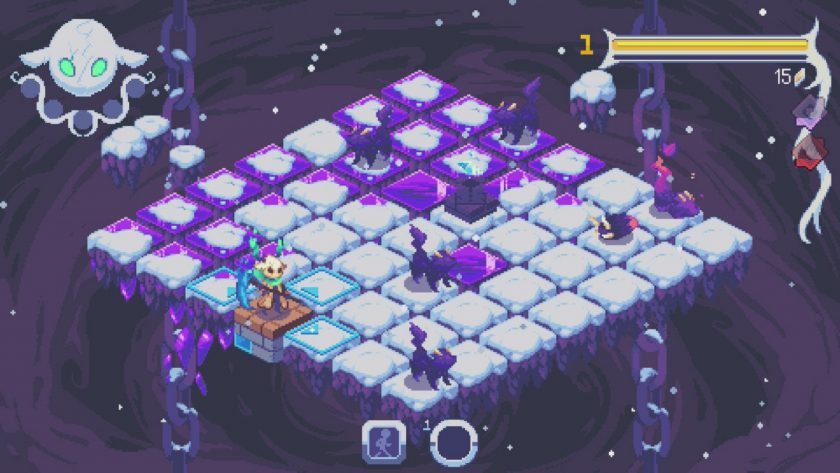Select the tile with the skull-masked hero
This screenshot has width=840, height=473.
coord(271,311)
